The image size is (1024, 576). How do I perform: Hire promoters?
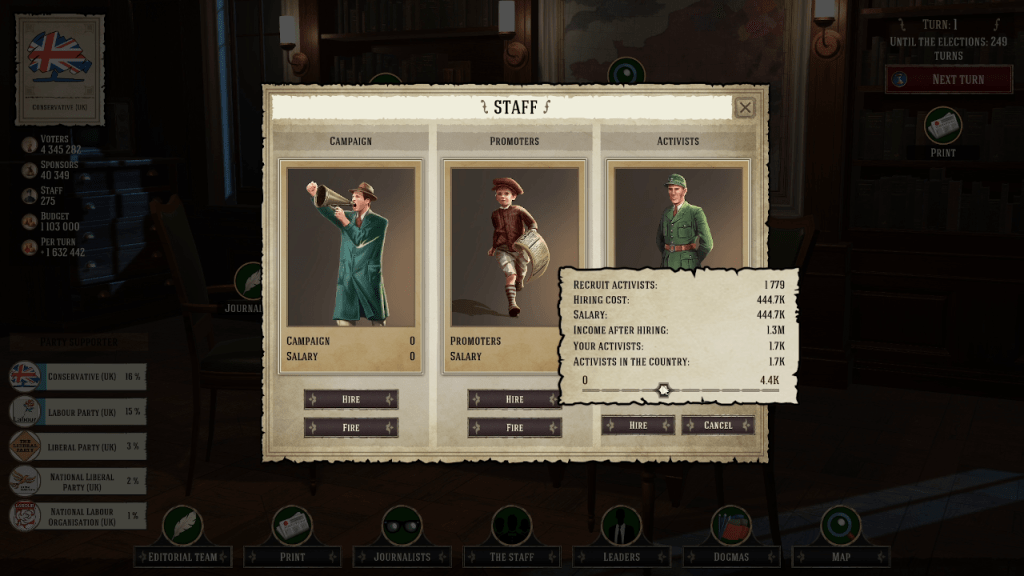pyautogui.click(x=514, y=399)
